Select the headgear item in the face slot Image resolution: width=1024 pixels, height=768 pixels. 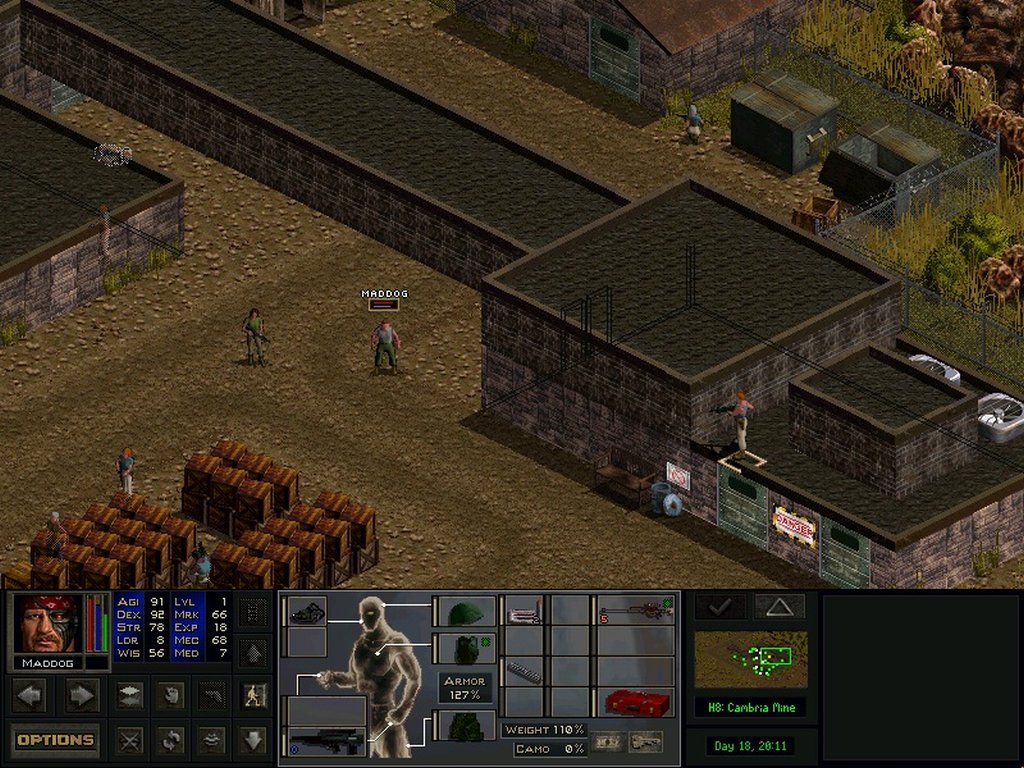pyautogui.click(x=306, y=611)
